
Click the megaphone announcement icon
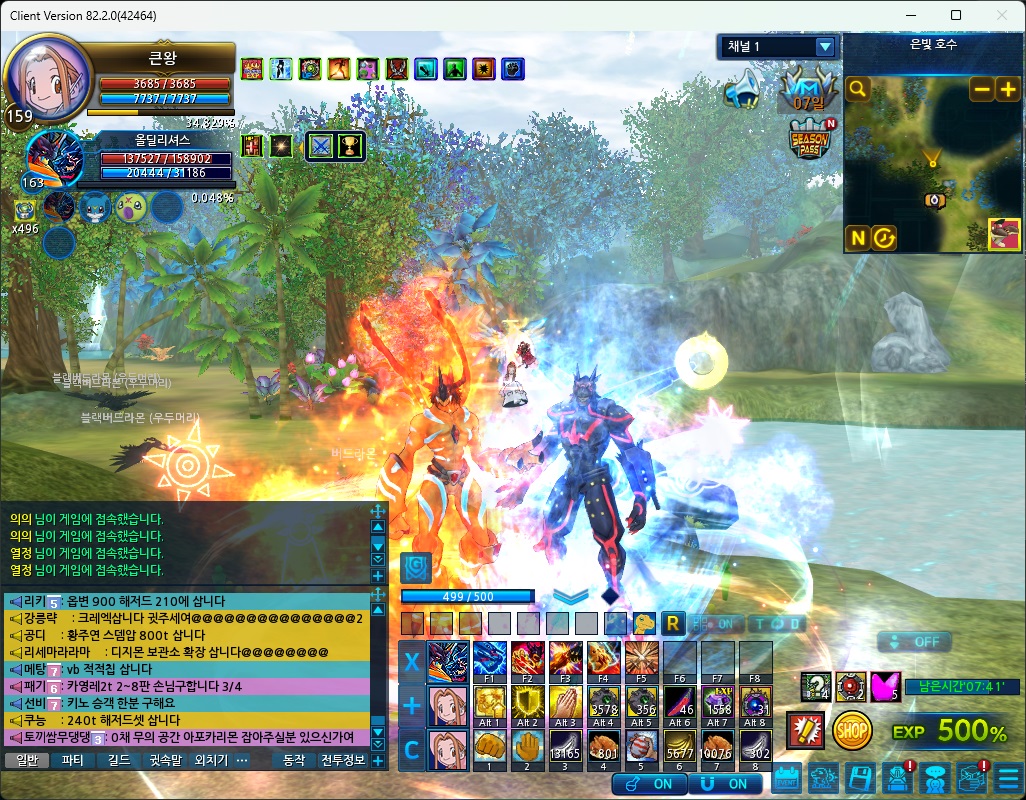point(742,91)
